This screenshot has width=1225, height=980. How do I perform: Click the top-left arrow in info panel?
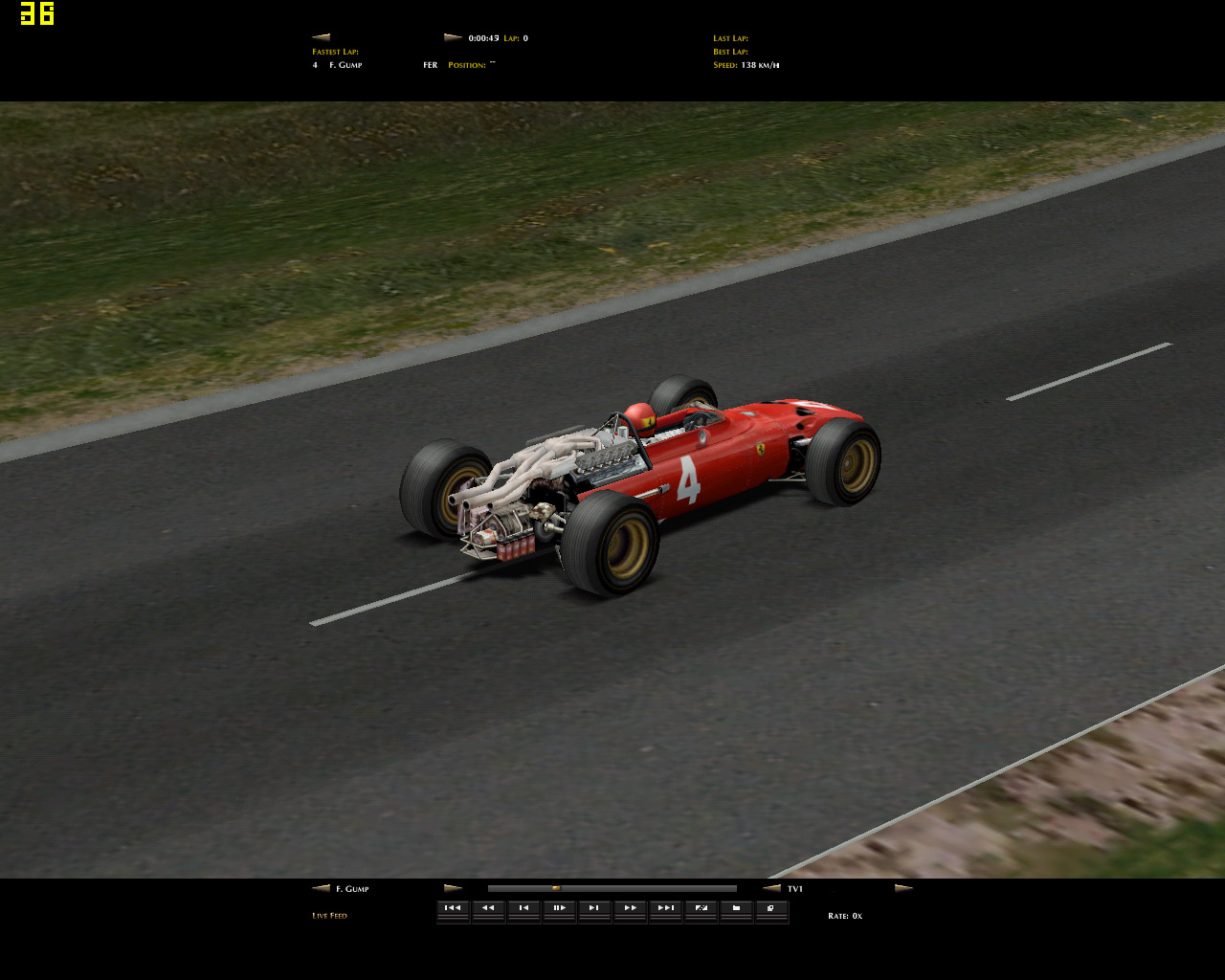pyautogui.click(x=321, y=37)
